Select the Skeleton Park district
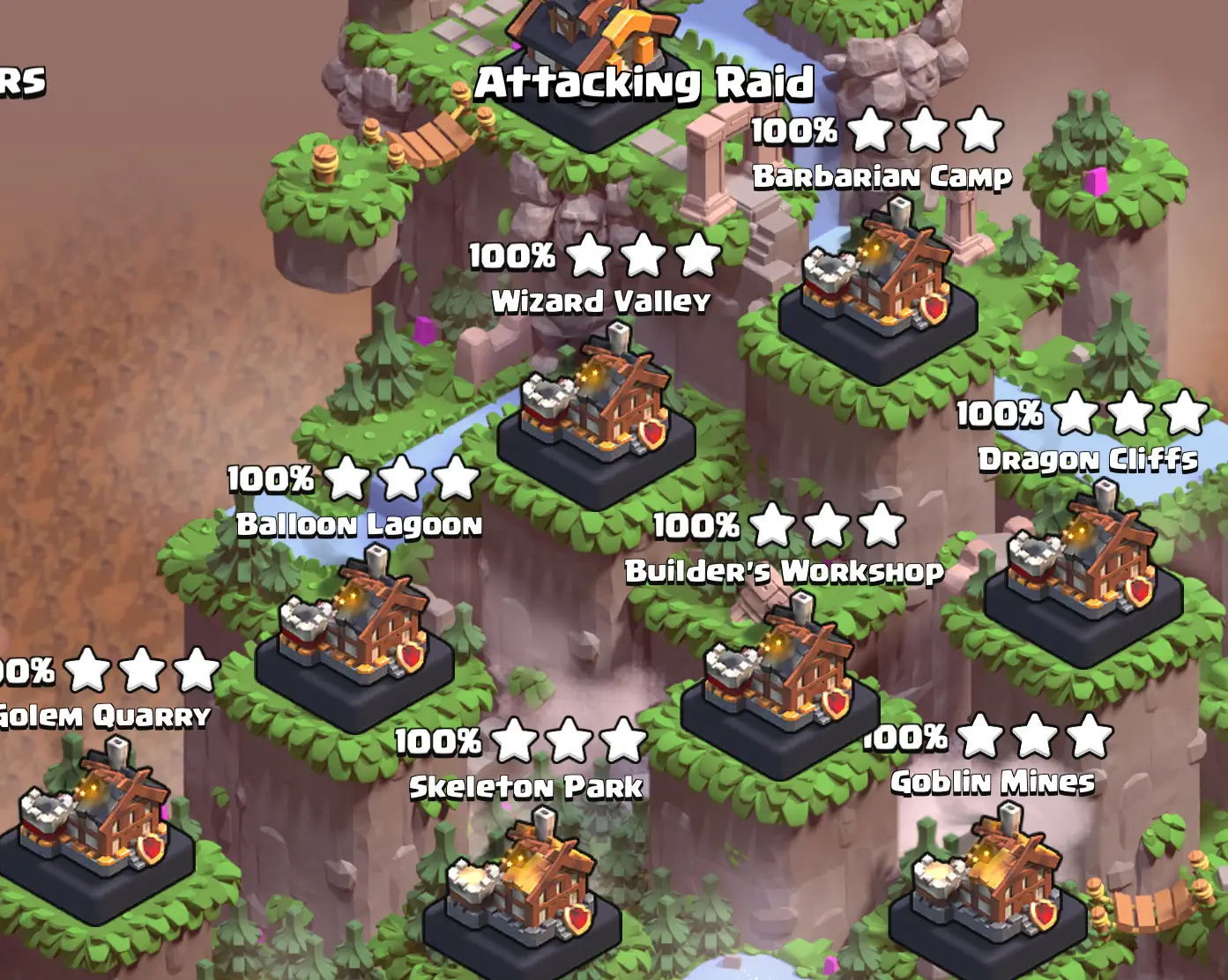 pyautogui.click(x=523, y=890)
